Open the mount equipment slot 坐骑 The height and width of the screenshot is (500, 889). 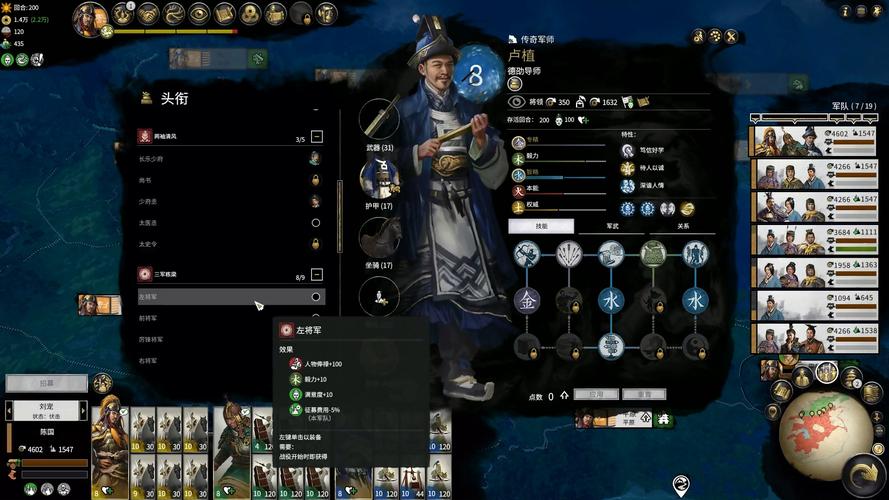pyautogui.click(x=379, y=236)
